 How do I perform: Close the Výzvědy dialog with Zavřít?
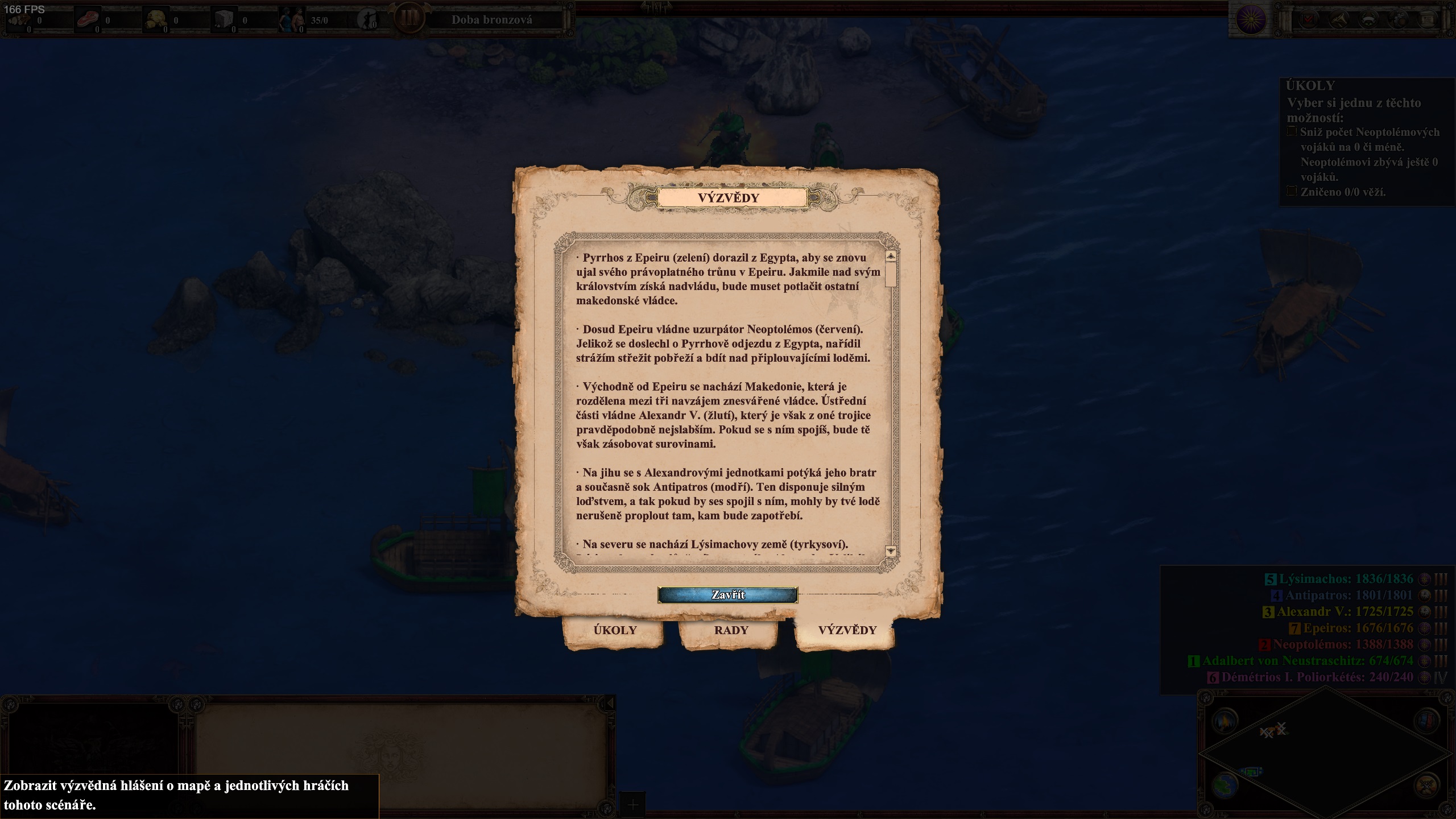[x=727, y=595]
